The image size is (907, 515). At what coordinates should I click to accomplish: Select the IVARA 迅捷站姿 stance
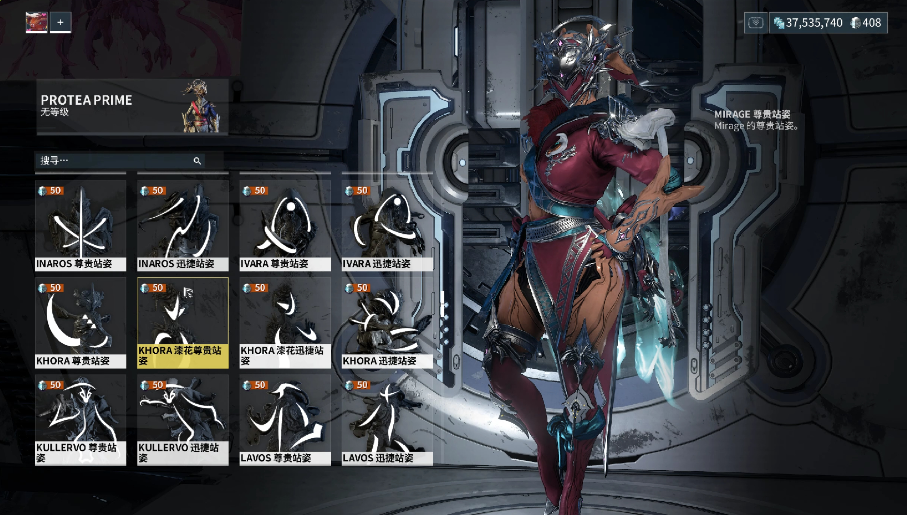387,227
